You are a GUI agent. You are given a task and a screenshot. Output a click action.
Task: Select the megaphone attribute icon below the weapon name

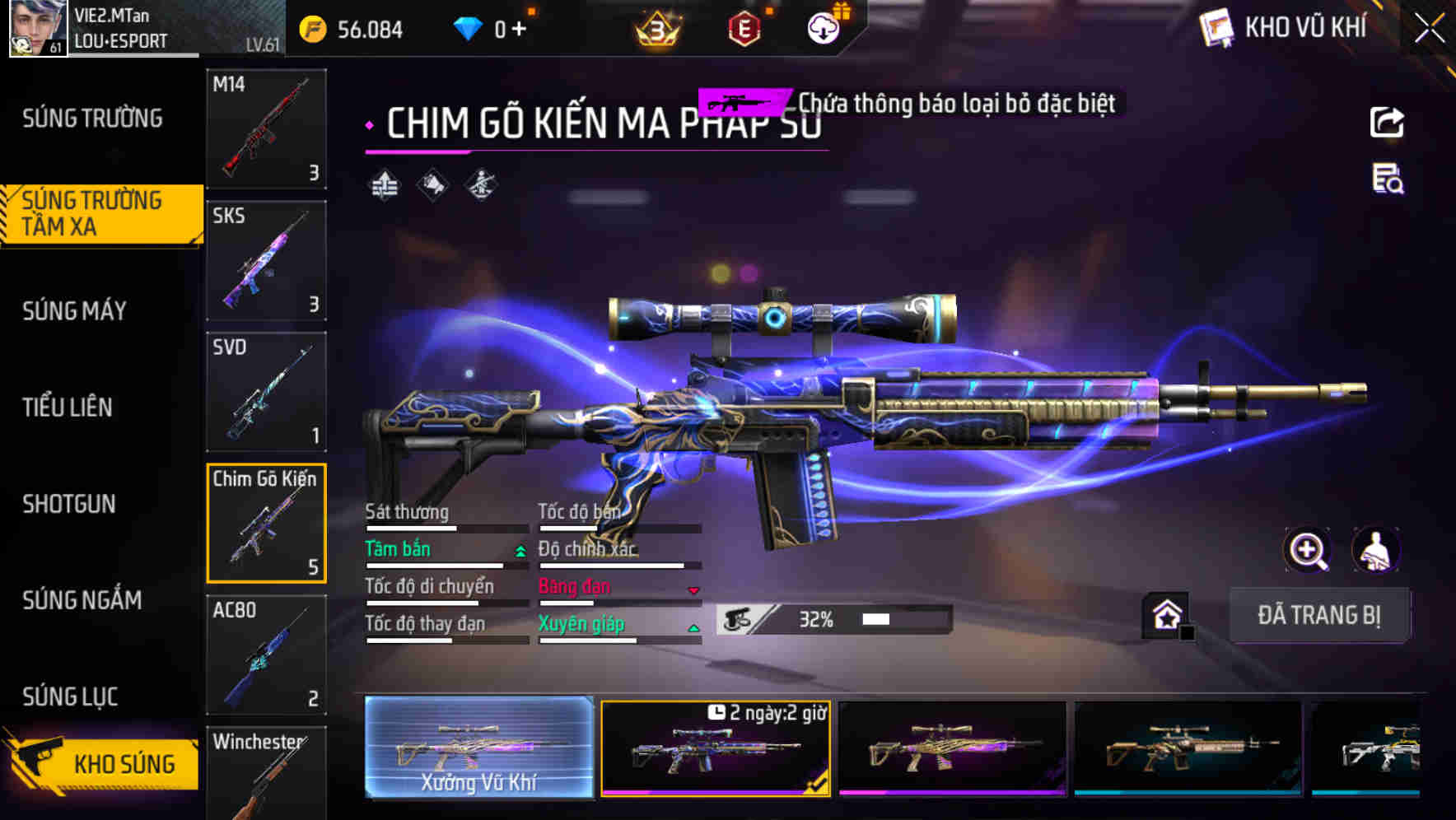[x=433, y=184]
